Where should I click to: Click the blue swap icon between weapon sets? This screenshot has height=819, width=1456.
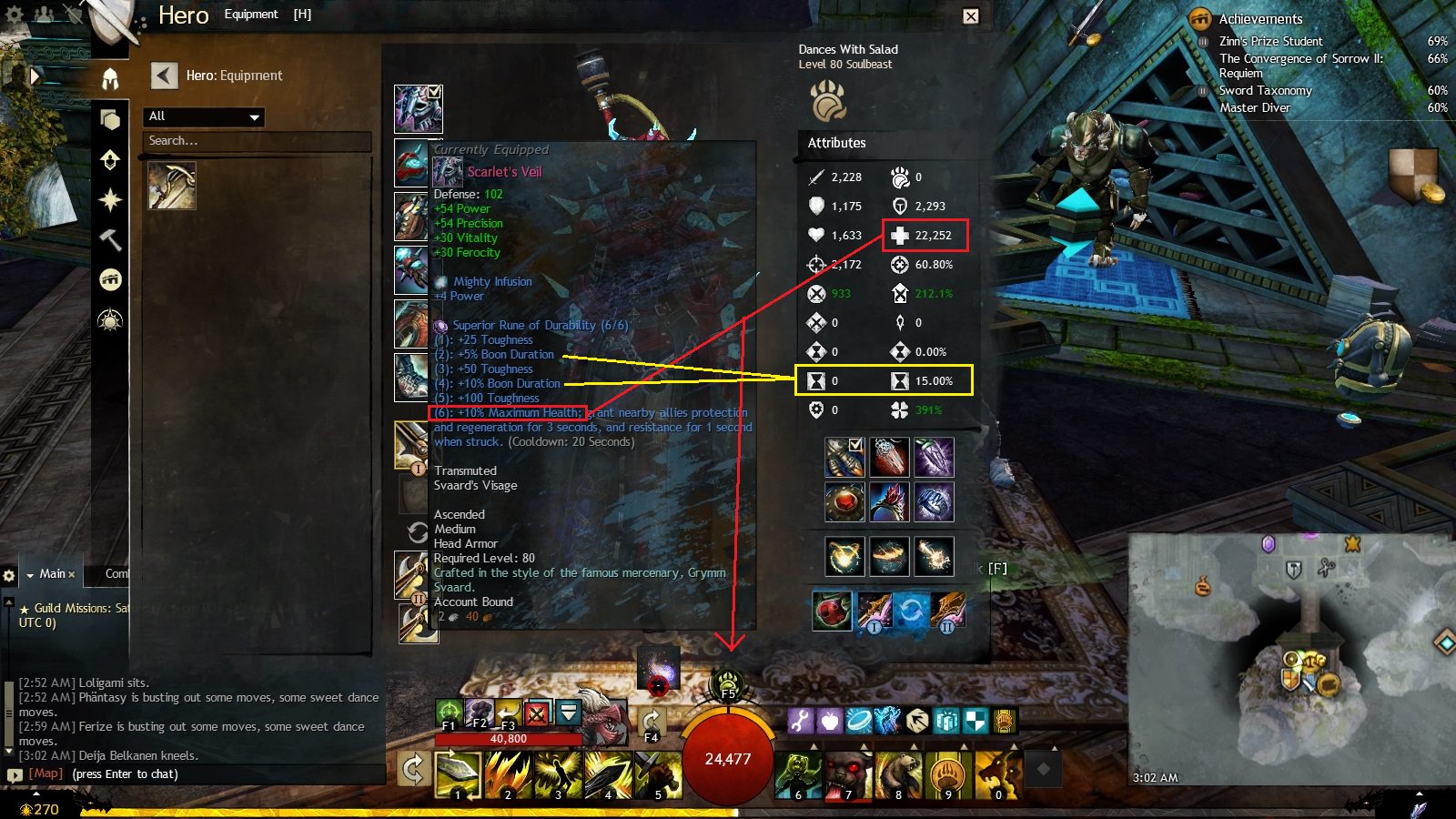[910, 611]
